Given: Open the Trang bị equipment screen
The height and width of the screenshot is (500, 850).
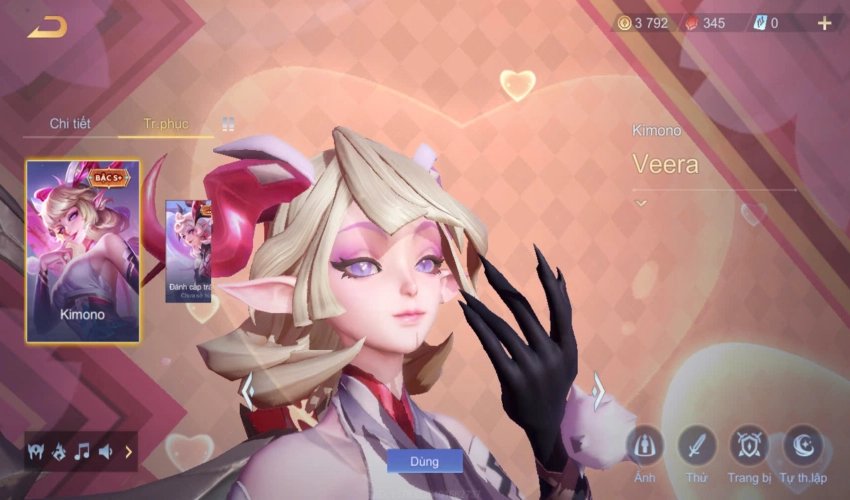Looking at the screenshot, I should (x=748, y=446).
